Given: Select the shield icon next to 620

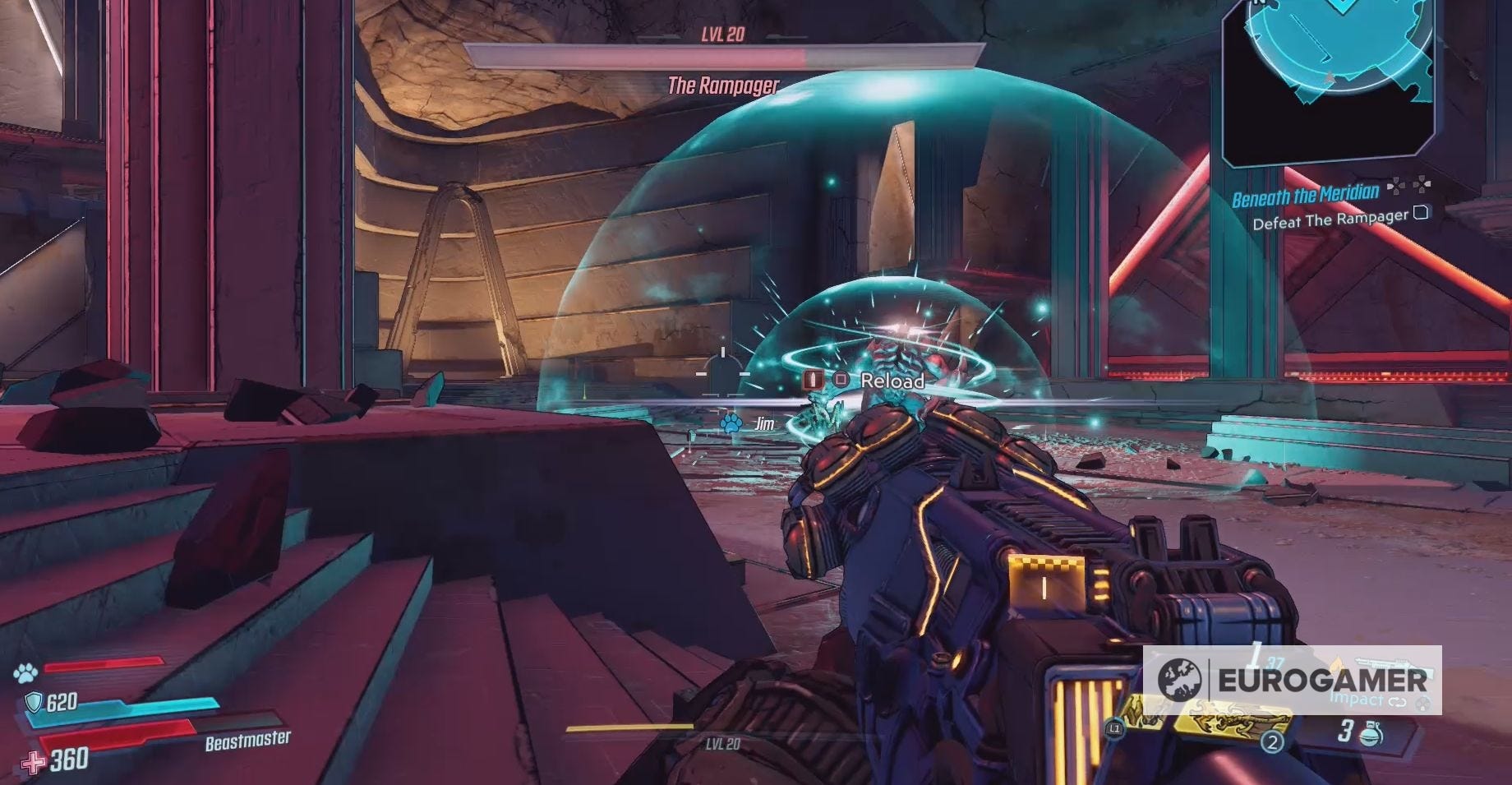Looking at the screenshot, I should [x=34, y=703].
